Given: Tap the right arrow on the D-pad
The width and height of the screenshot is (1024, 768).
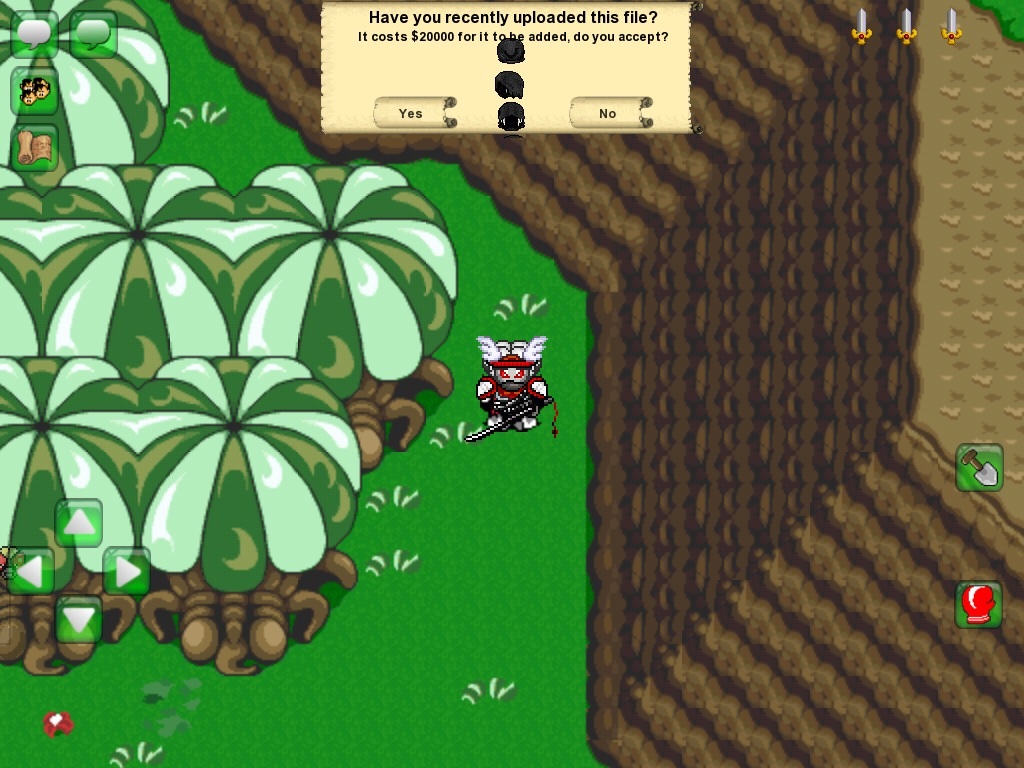Looking at the screenshot, I should coord(127,572).
